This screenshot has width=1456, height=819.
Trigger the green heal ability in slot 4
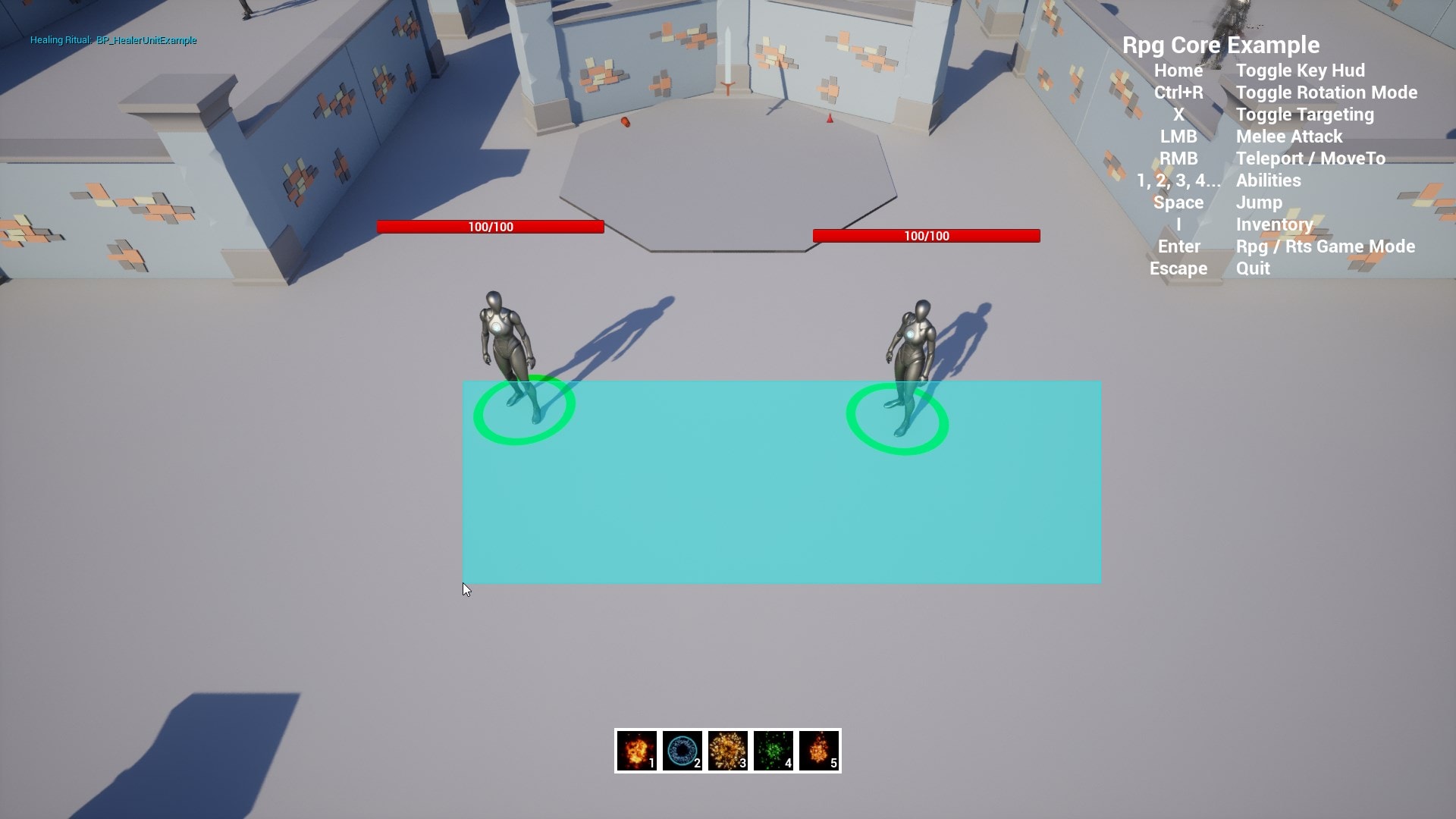773,752
